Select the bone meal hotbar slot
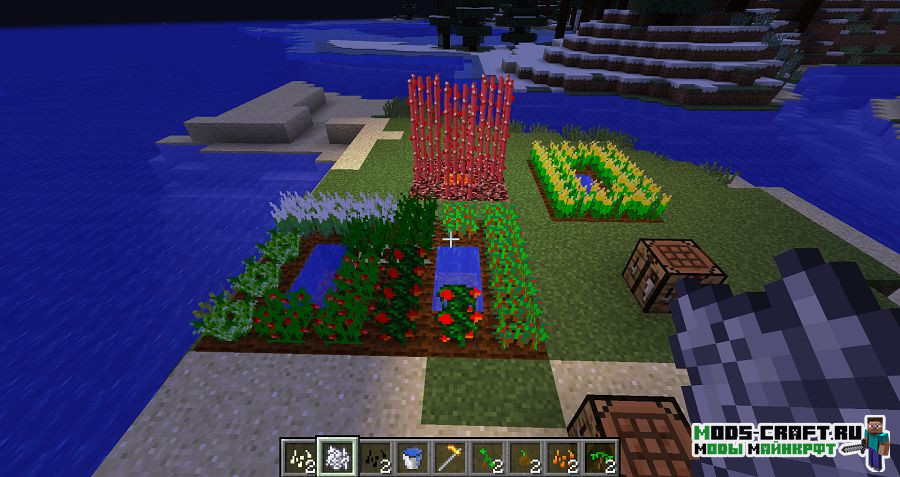The height and width of the screenshot is (477, 900). (x=336, y=457)
